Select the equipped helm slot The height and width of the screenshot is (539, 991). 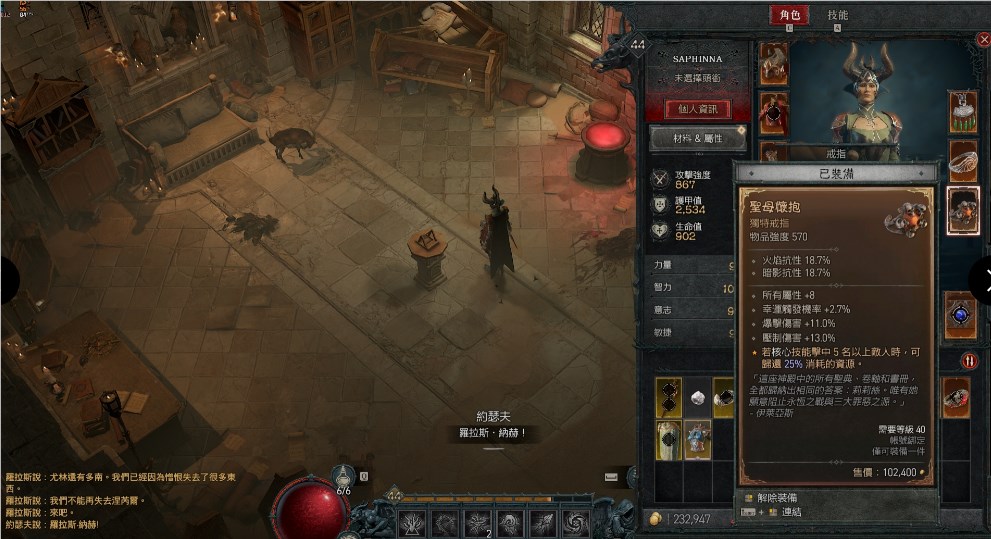[773, 63]
